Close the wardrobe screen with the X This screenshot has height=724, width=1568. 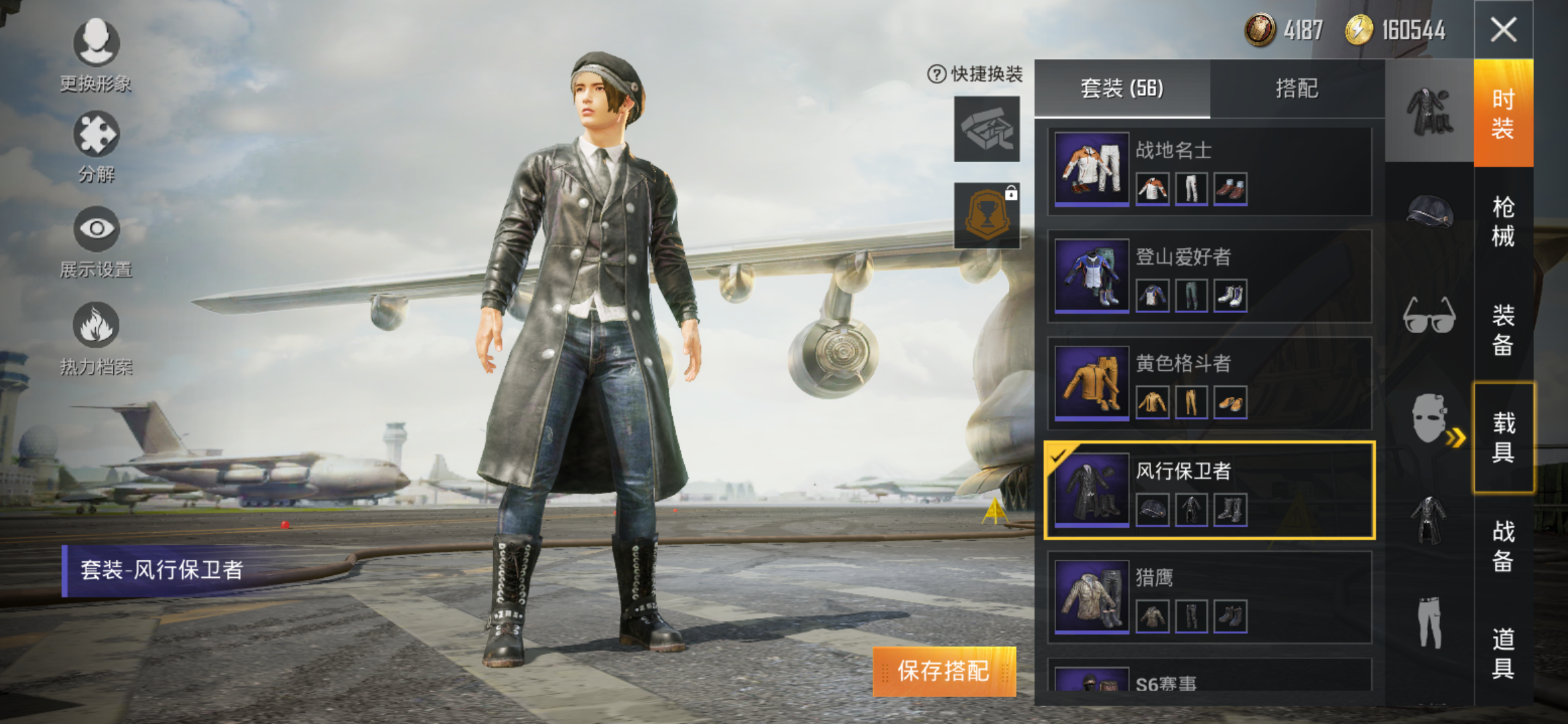point(1503,30)
